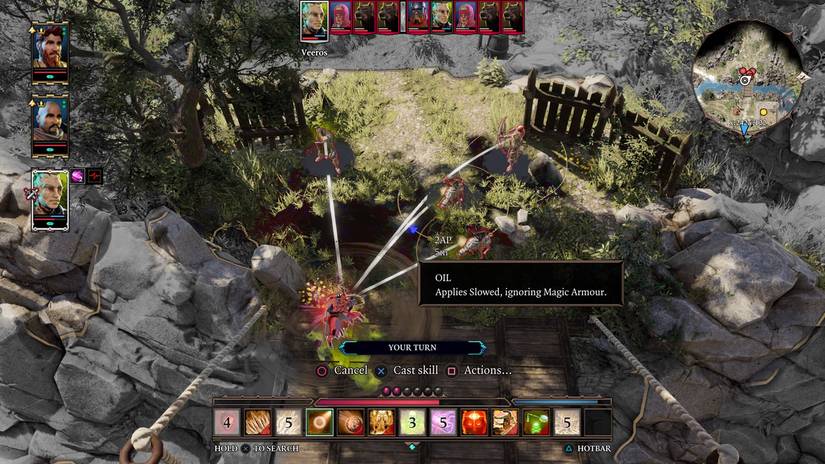The width and height of the screenshot is (825, 464).
Task: Click the purple status effect icon beside portrait
Action: (x=78, y=176)
